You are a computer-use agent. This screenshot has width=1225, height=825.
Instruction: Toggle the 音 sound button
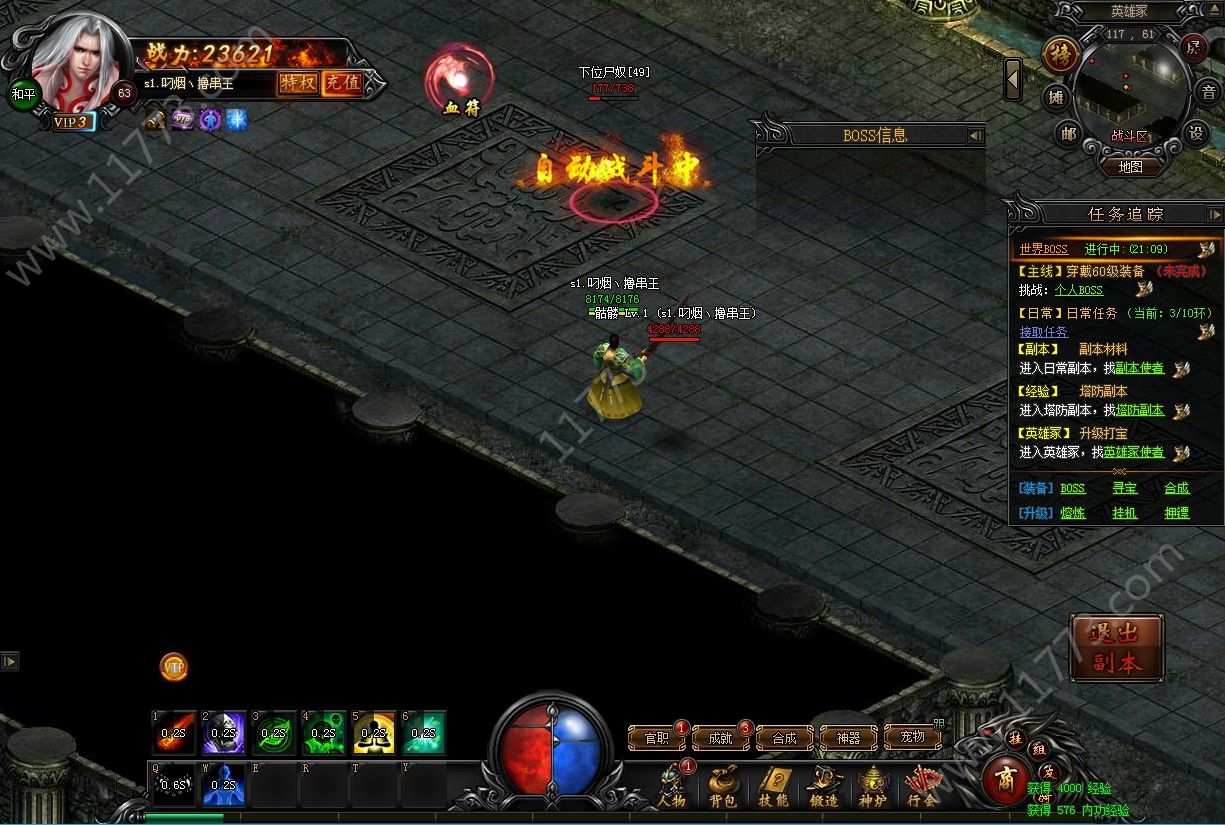1208,92
